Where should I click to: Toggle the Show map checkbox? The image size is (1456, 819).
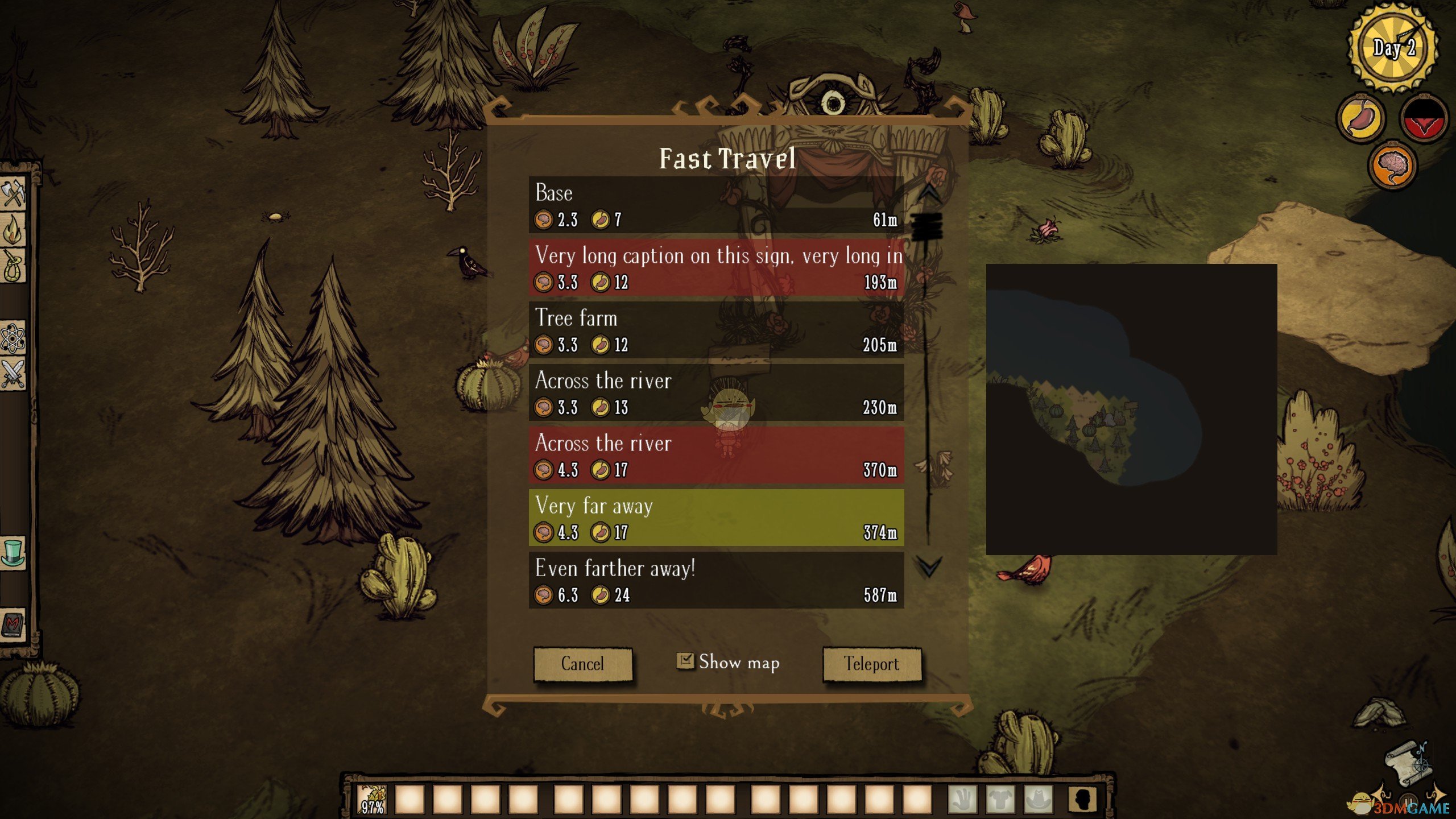pos(685,661)
